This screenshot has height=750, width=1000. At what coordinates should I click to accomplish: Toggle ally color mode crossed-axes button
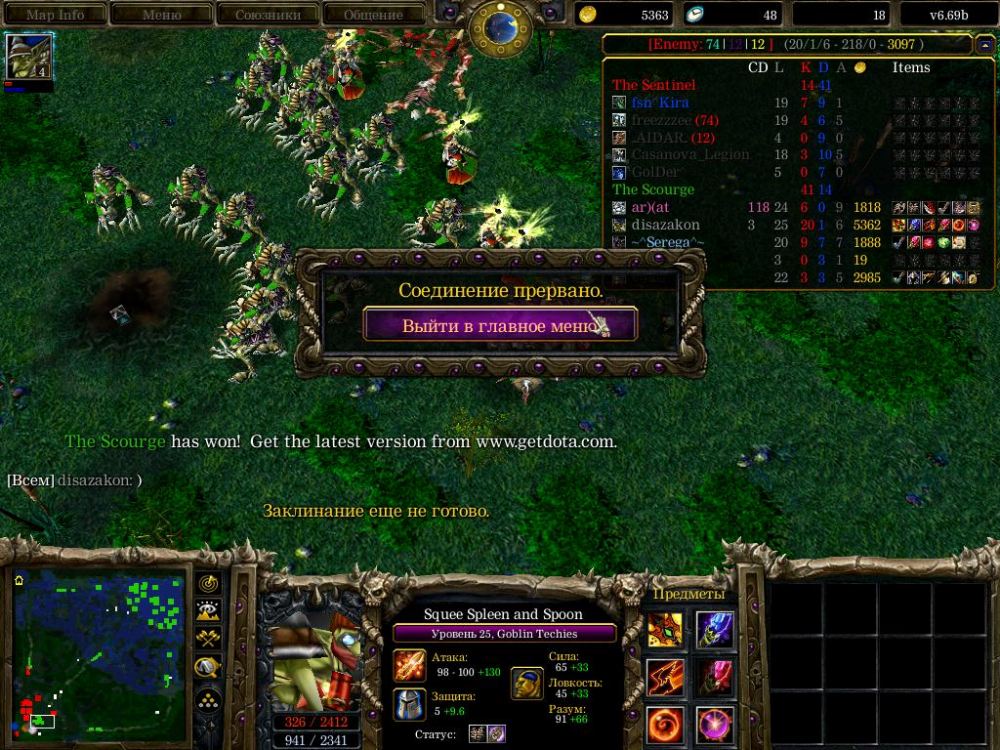tap(209, 640)
